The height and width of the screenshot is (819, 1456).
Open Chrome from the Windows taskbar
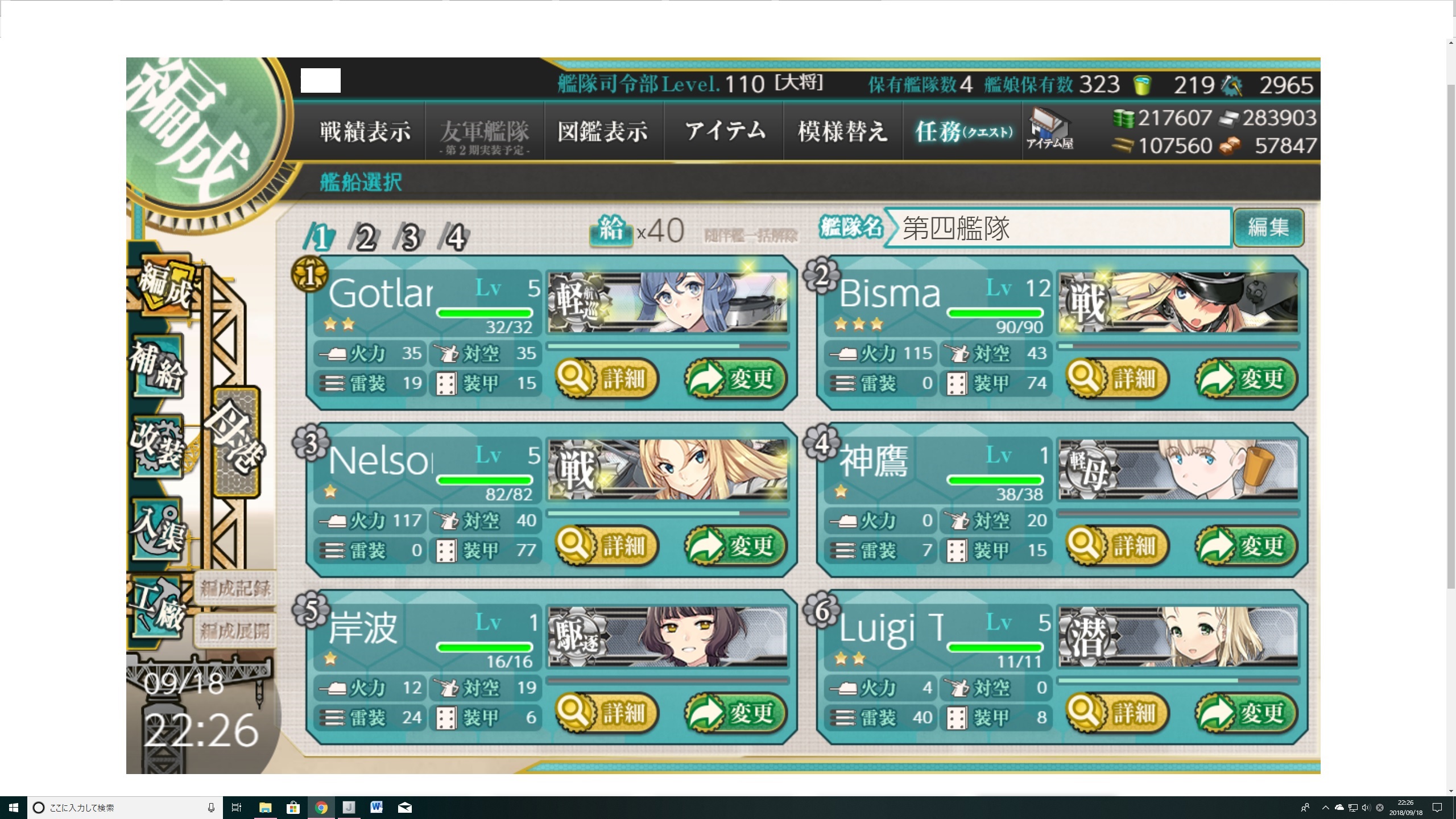(x=321, y=808)
